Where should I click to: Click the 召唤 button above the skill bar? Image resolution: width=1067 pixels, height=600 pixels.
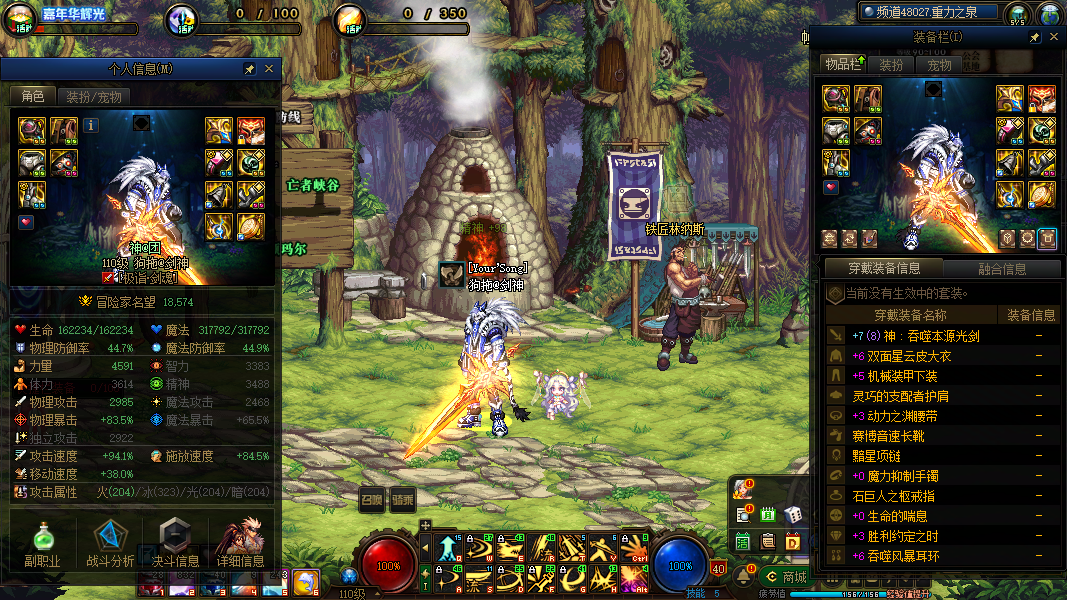coord(372,499)
